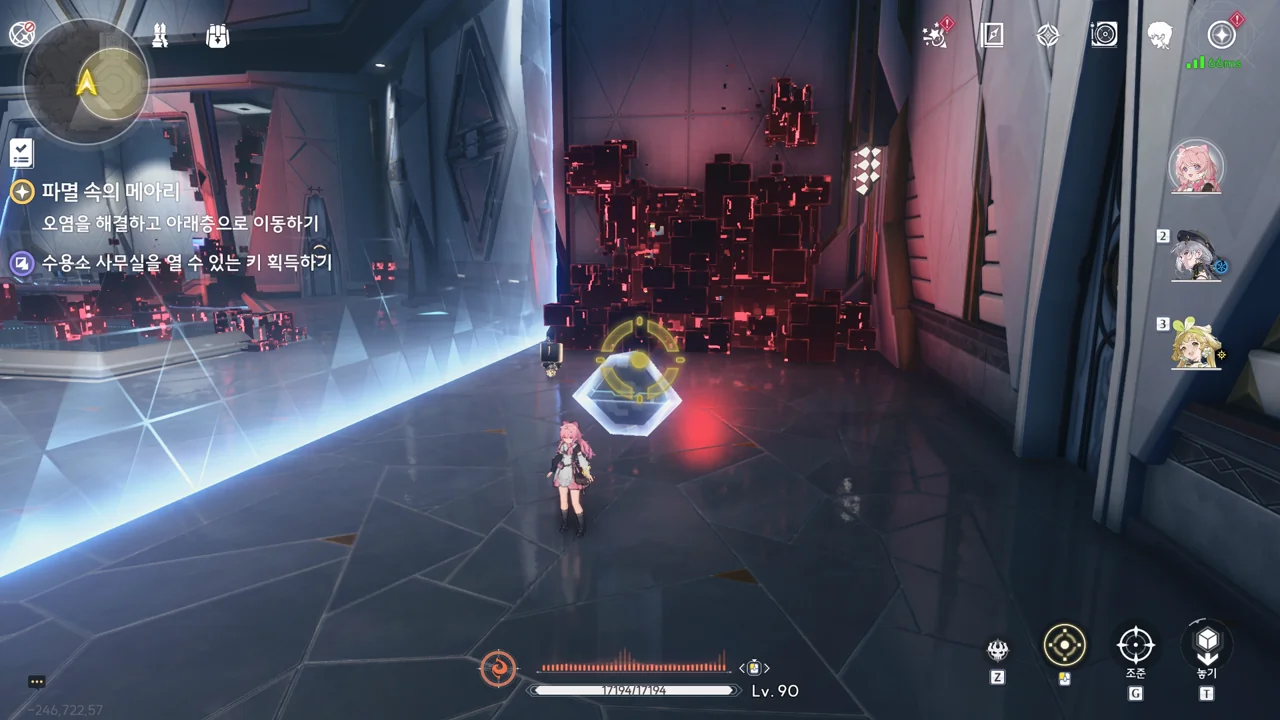Open the circular minimap
This screenshot has width=1280, height=720.
tap(86, 82)
